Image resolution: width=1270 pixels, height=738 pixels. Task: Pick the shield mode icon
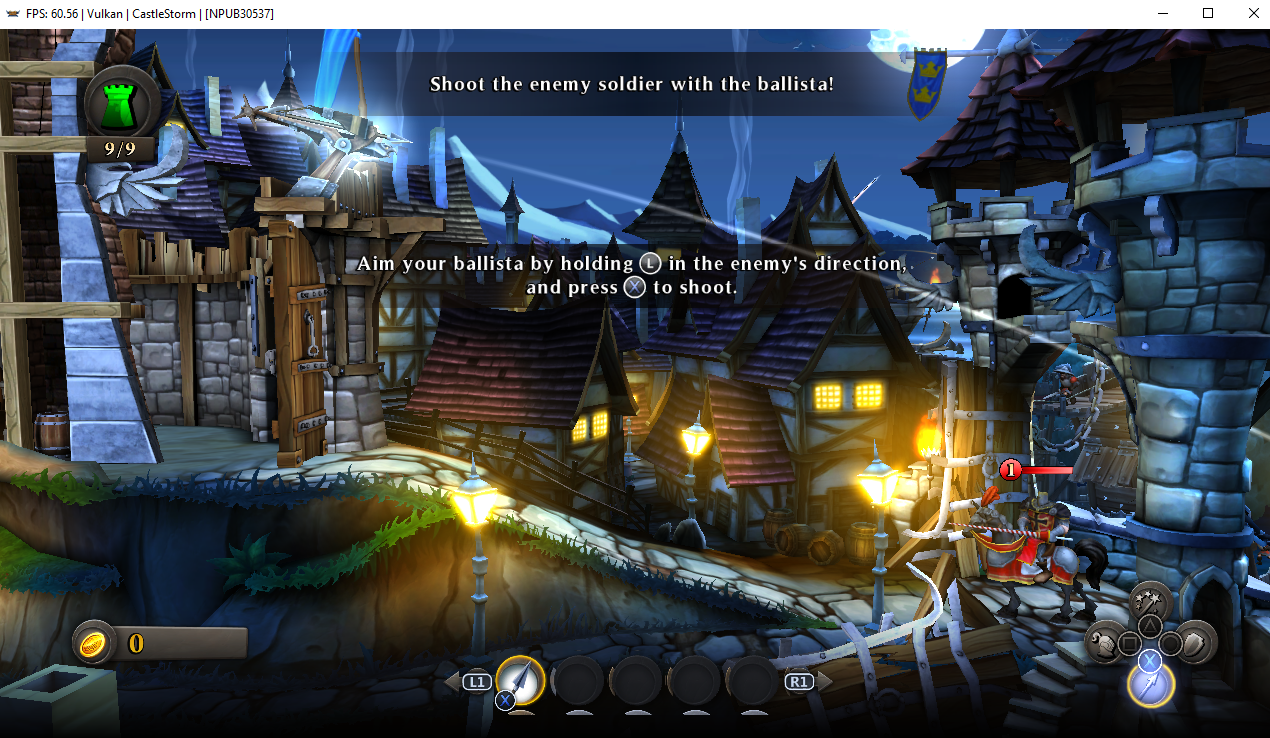coord(1195,641)
